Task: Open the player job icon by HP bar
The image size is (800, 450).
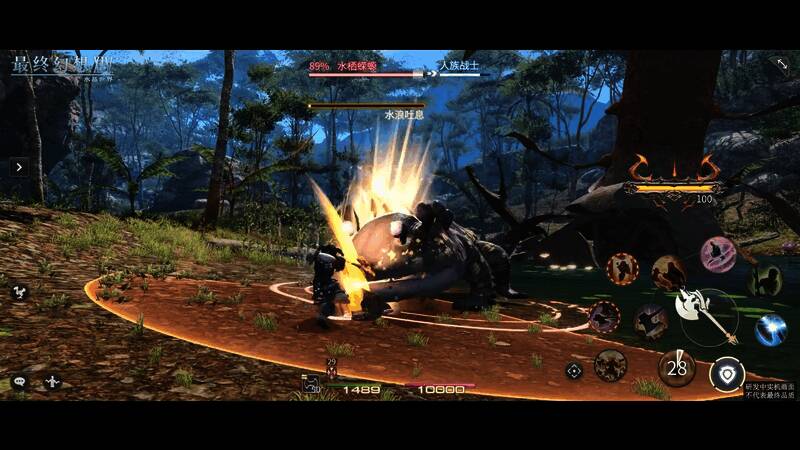Action: point(313,384)
